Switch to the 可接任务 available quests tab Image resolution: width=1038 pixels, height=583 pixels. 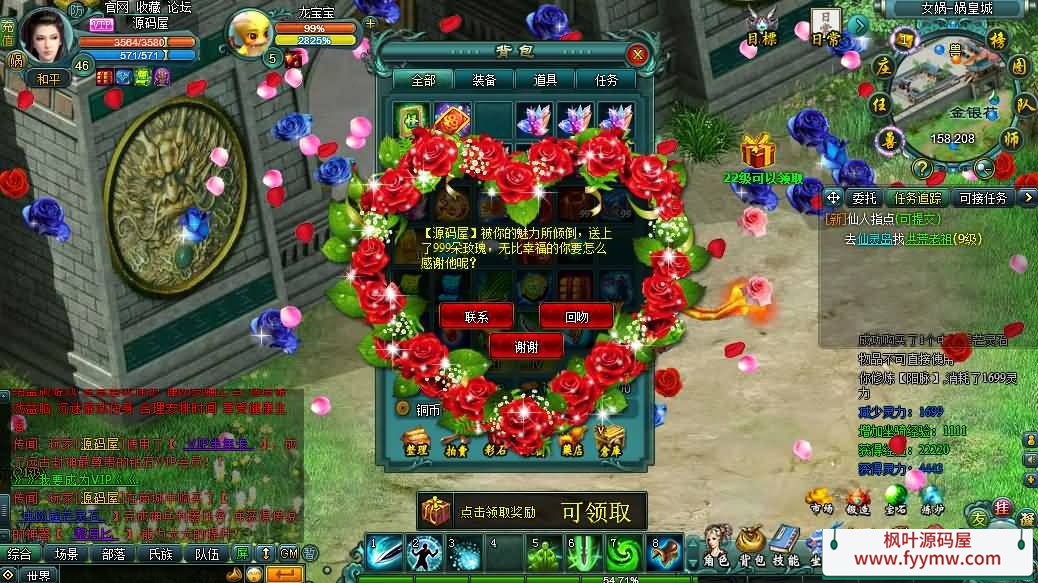click(983, 198)
